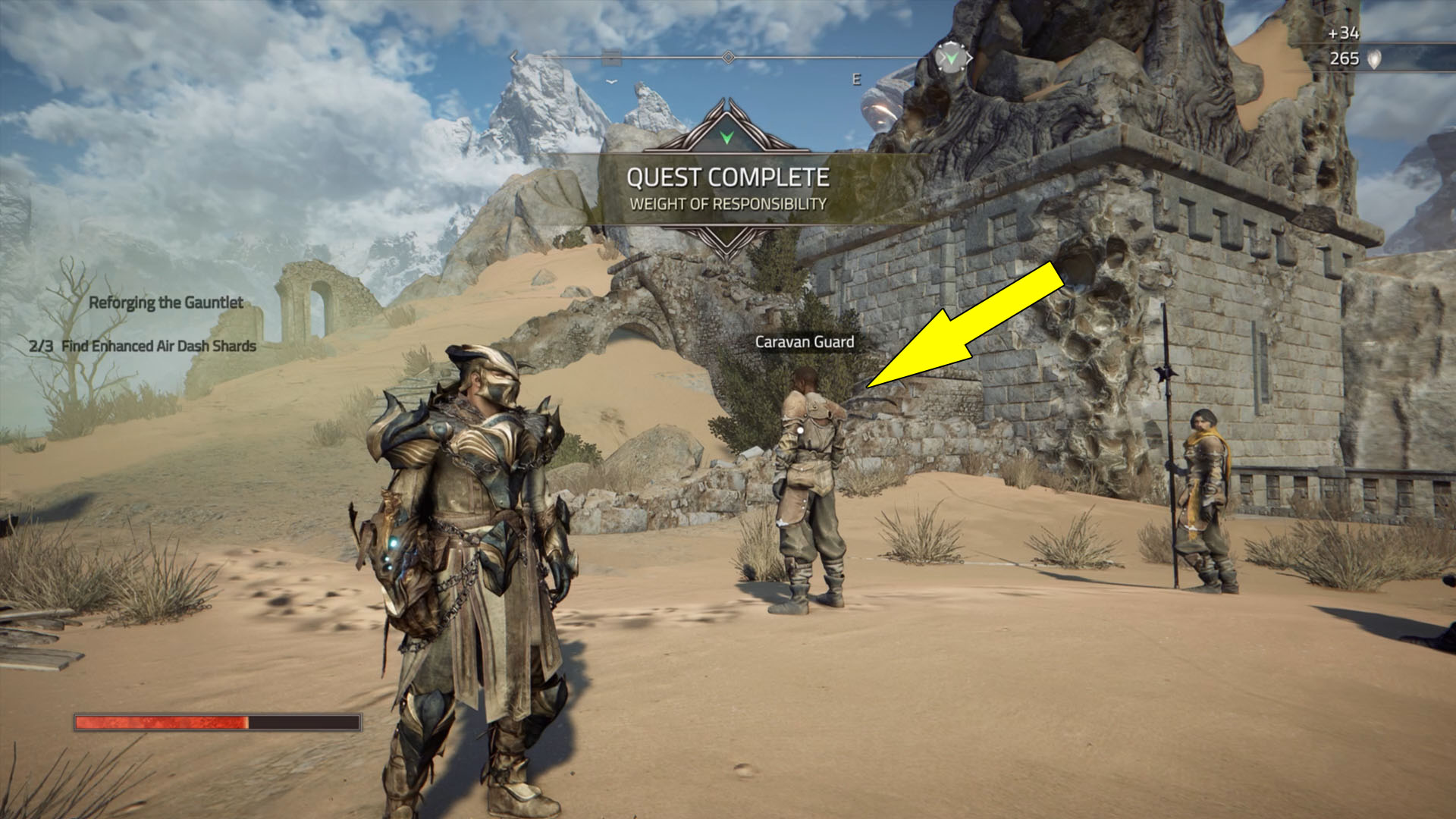Click the green quest marker on the compass

click(x=952, y=58)
